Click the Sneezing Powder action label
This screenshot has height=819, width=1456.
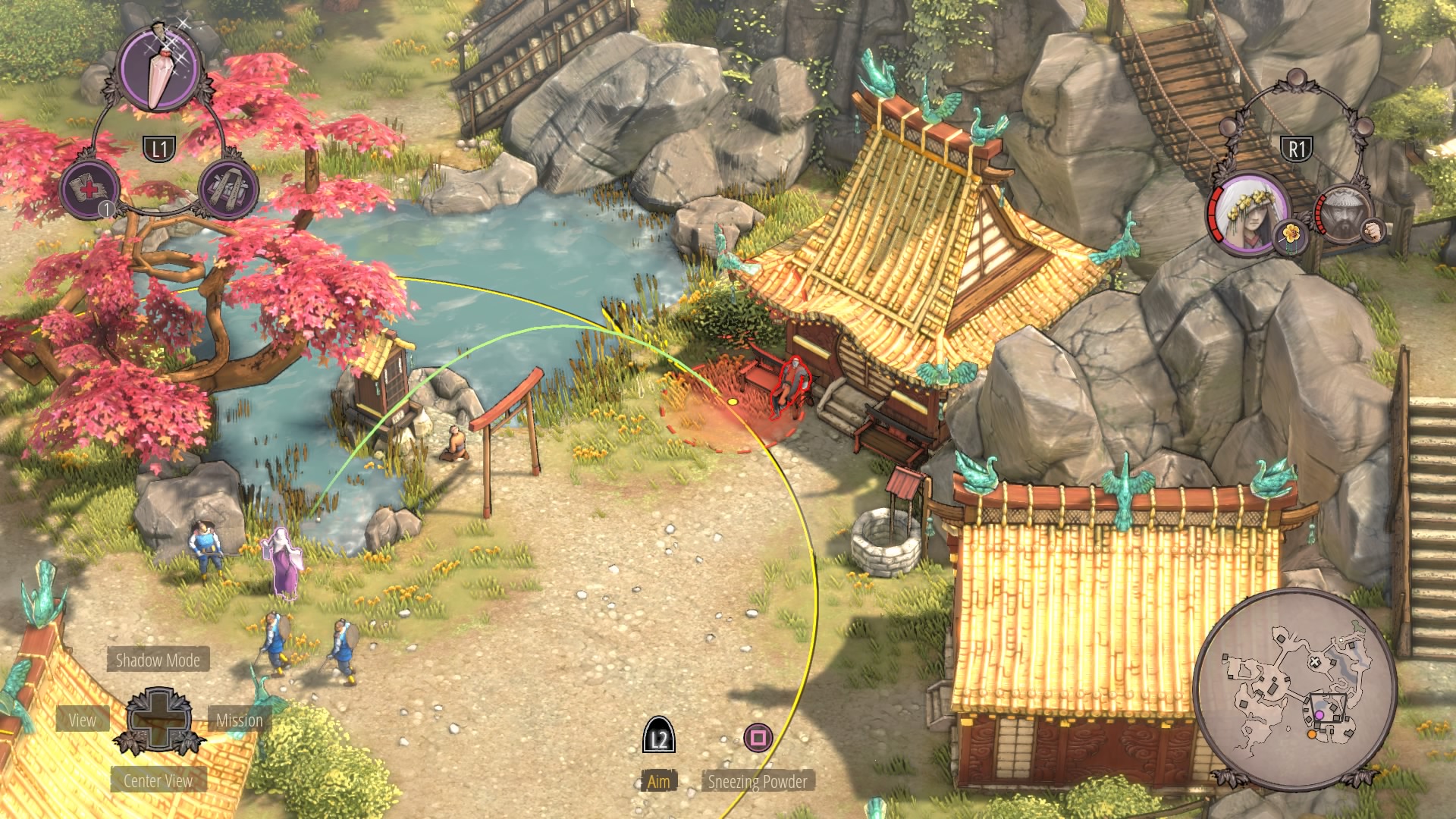[x=757, y=781]
